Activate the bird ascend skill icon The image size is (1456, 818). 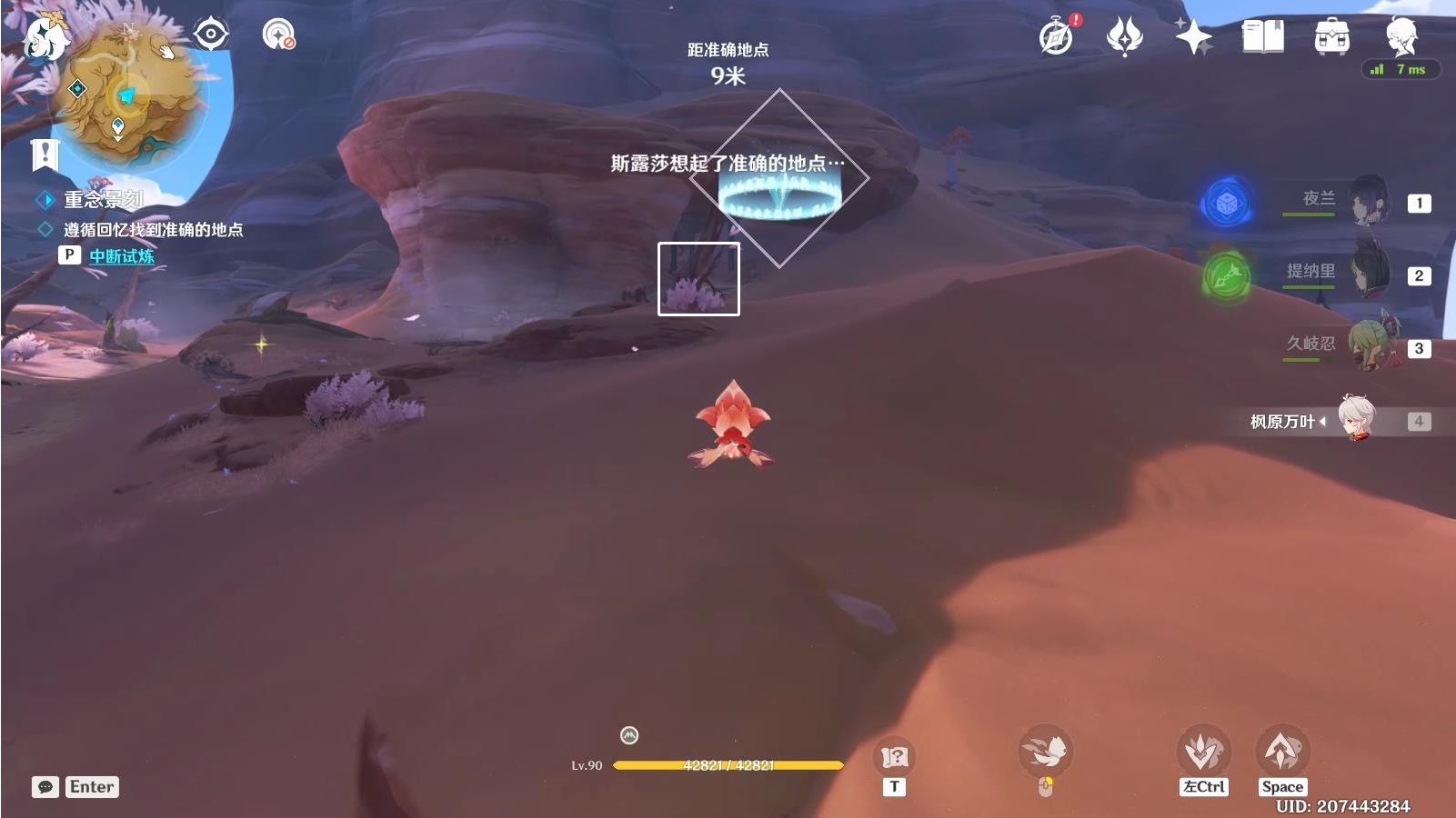click(x=1282, y=752)
